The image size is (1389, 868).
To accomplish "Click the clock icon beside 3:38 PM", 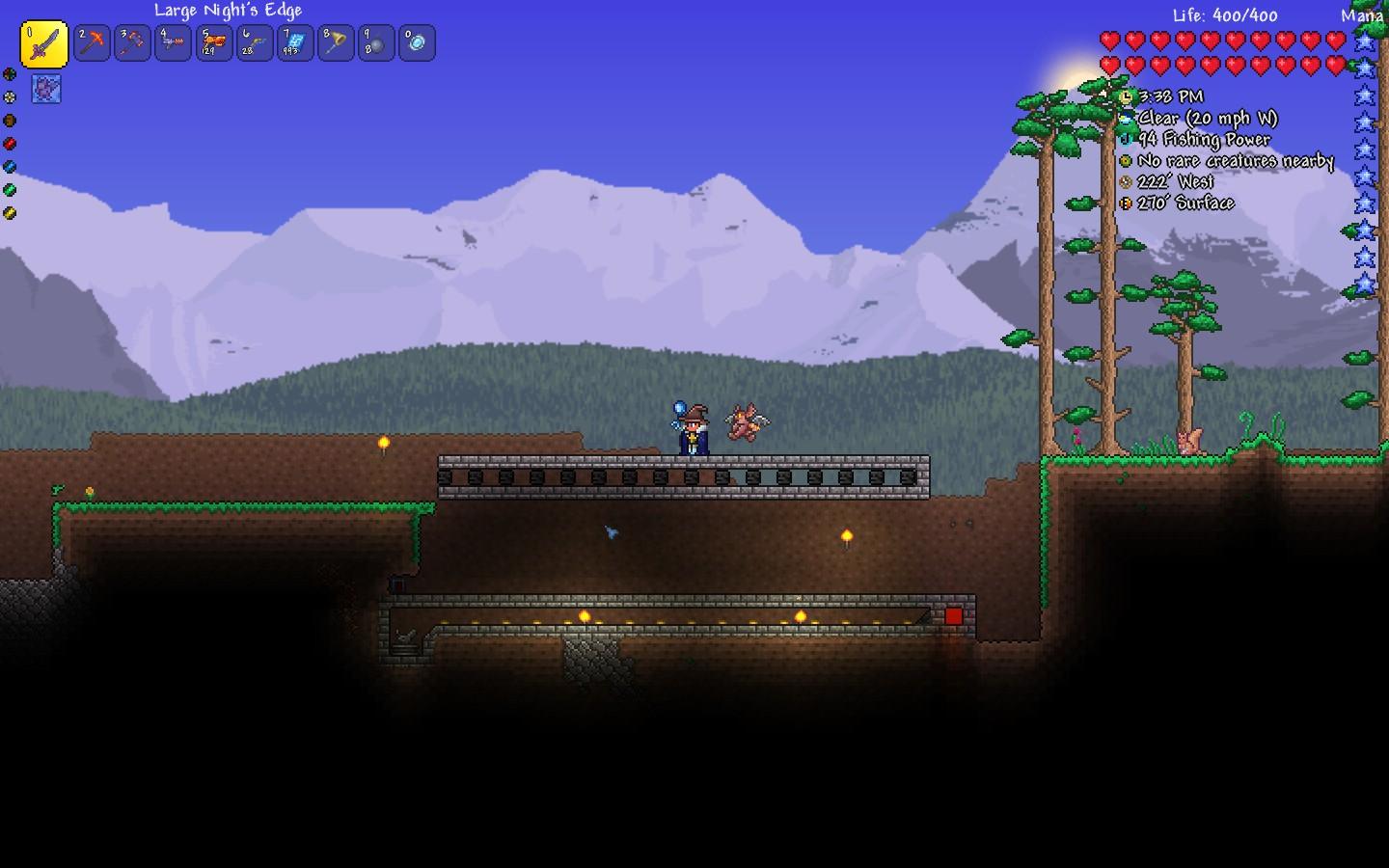I will coord(1126,95).
